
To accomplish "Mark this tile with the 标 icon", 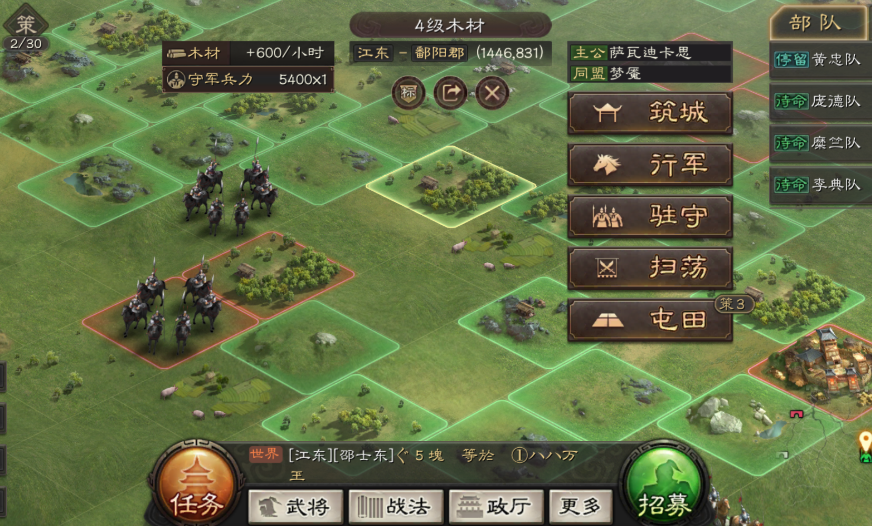I will point(408,93).
